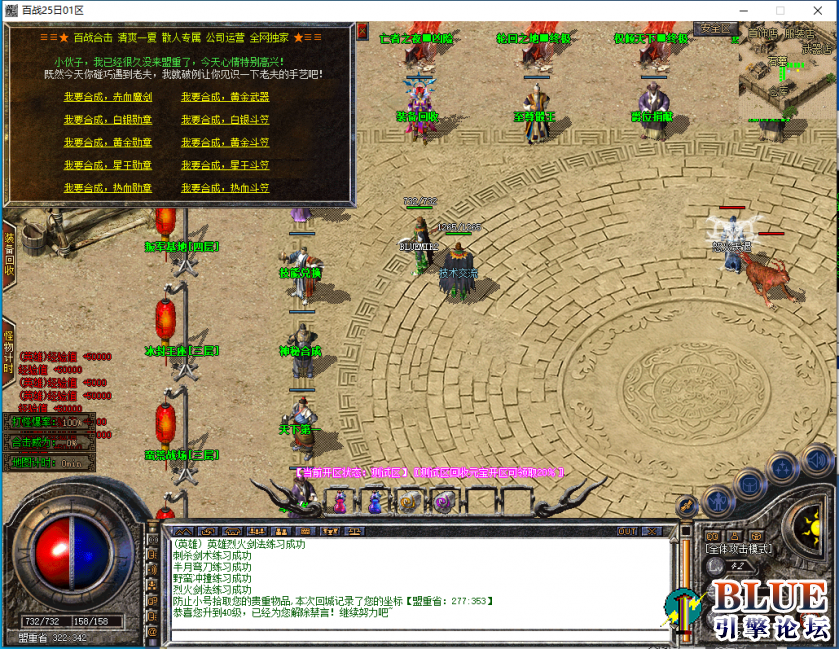
Task: Toggle the 全体攻击模式 attack mode label
Action: click(x=738, y=548)
